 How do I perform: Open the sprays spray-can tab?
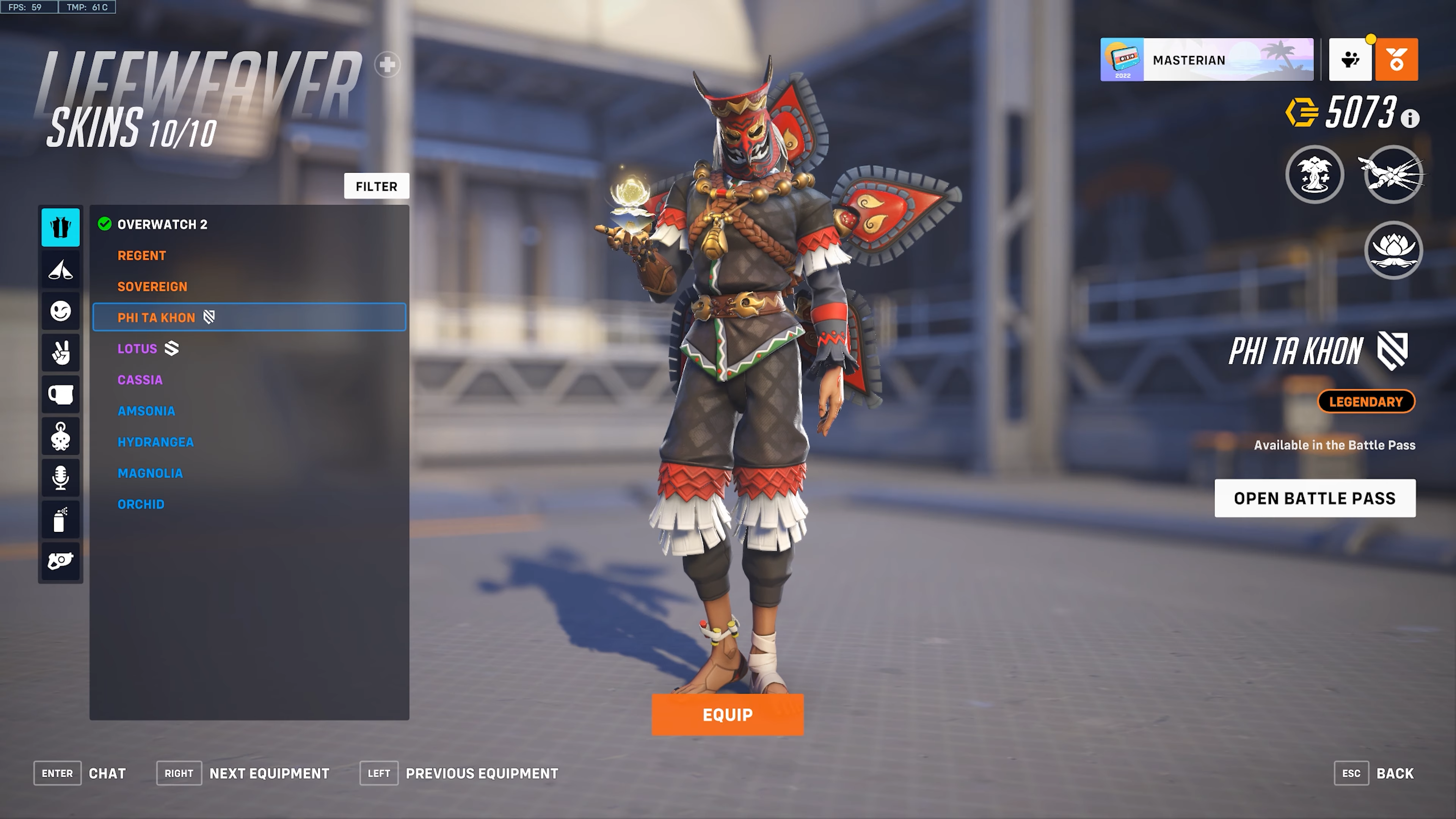(x=61, y=519)
